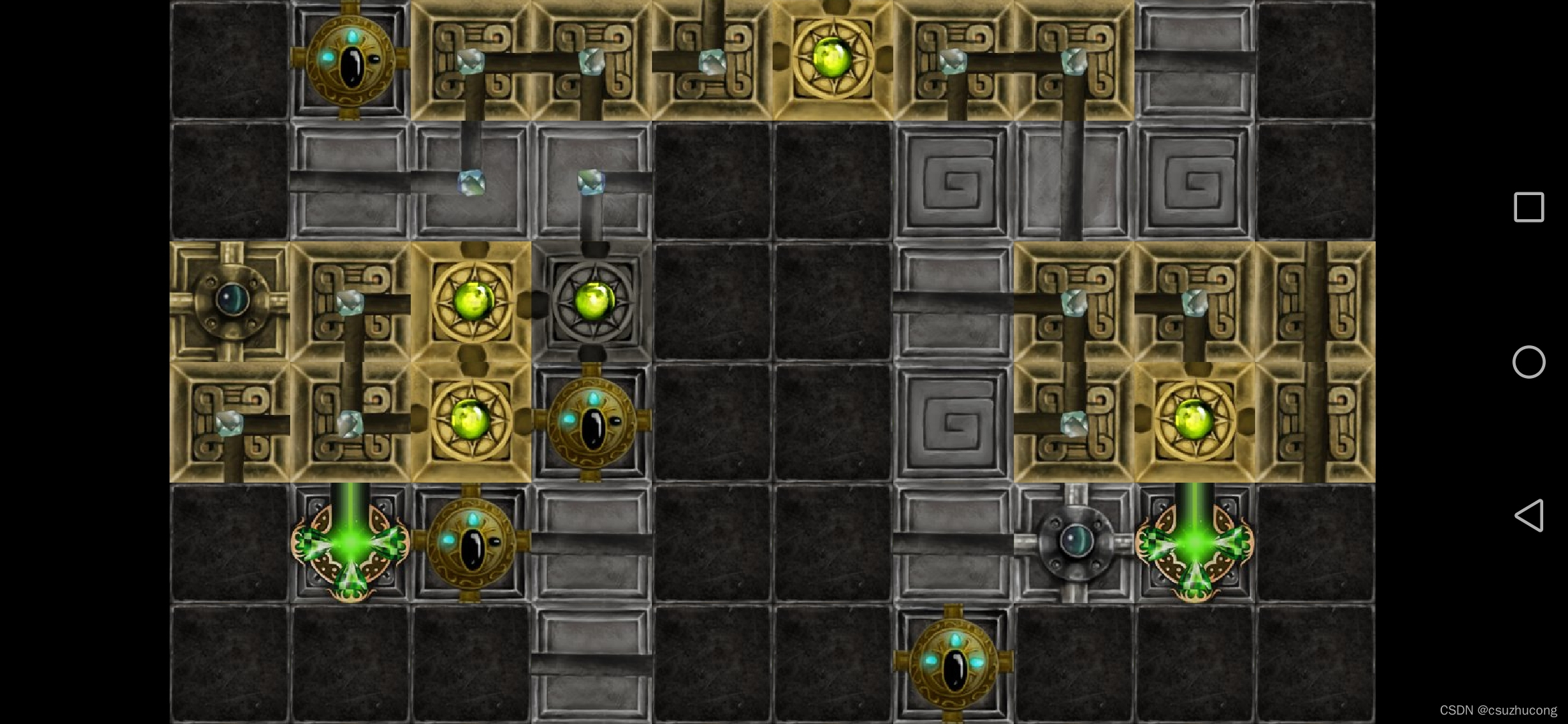Rotate the gray stone green orb tile
Image resolution: width=1568 pixels, height=724 pixels.
[x=592, y=301]
